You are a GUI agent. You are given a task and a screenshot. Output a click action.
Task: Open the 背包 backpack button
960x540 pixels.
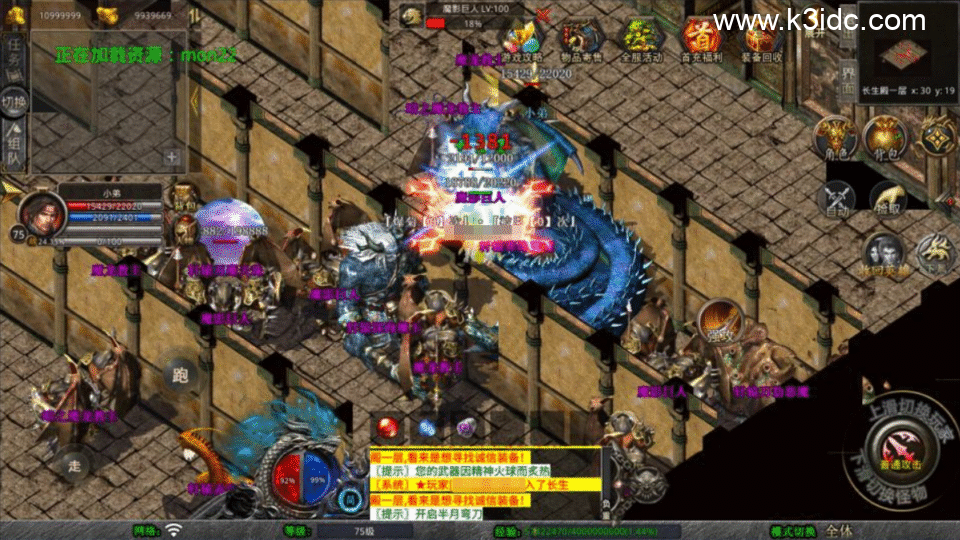(x=884, y=138)
